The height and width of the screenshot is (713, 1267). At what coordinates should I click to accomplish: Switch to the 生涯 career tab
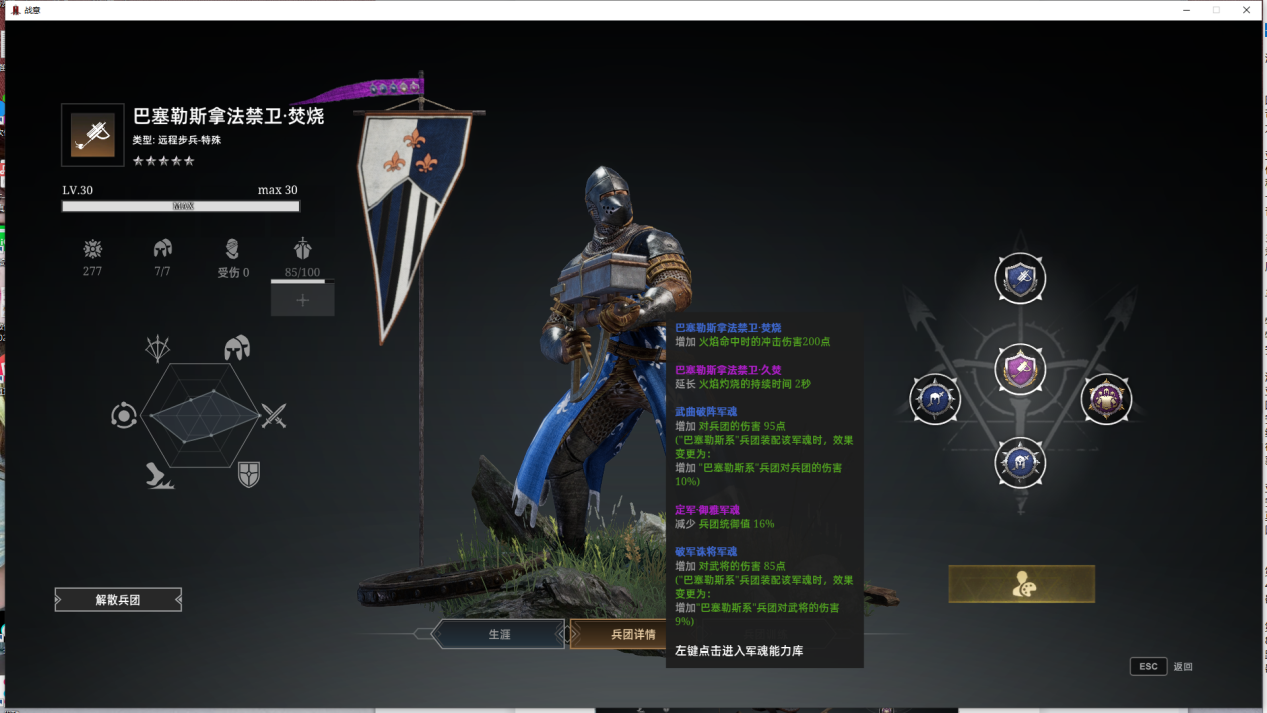[x=499, y=634]
